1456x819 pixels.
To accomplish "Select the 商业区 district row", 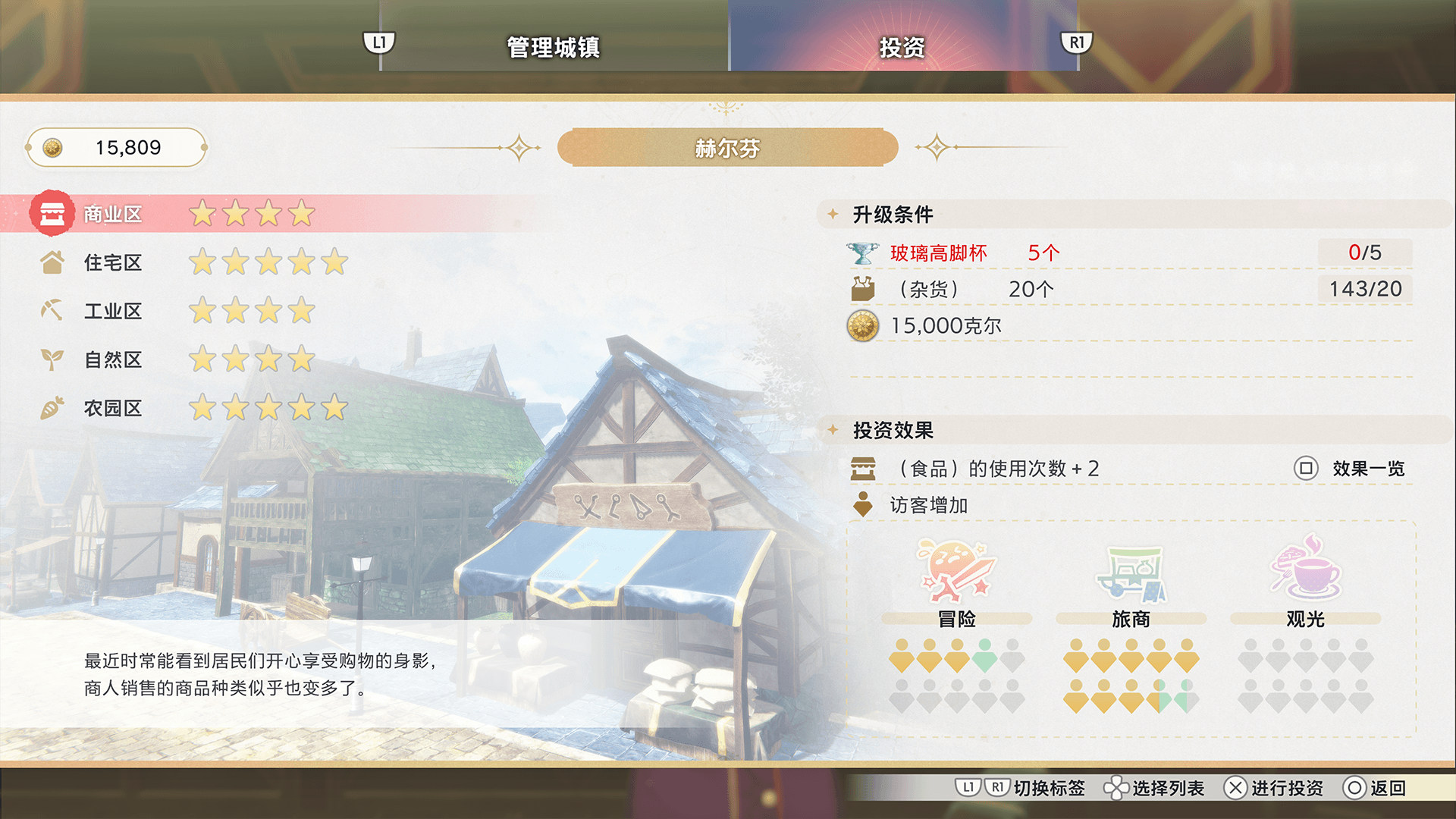I will pos(112,215).
